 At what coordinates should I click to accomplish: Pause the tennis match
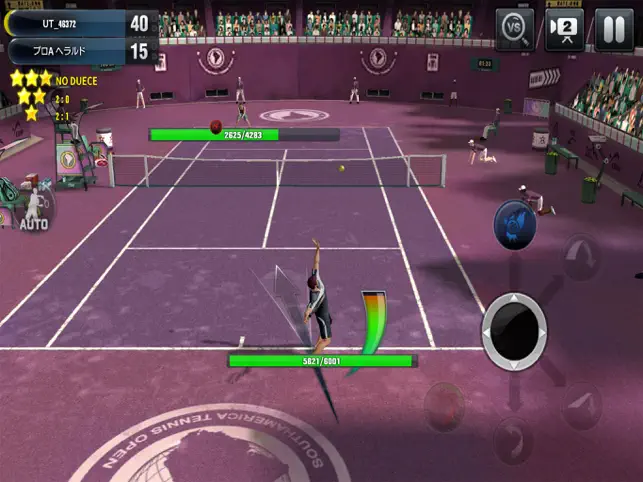tap(614, 28)
